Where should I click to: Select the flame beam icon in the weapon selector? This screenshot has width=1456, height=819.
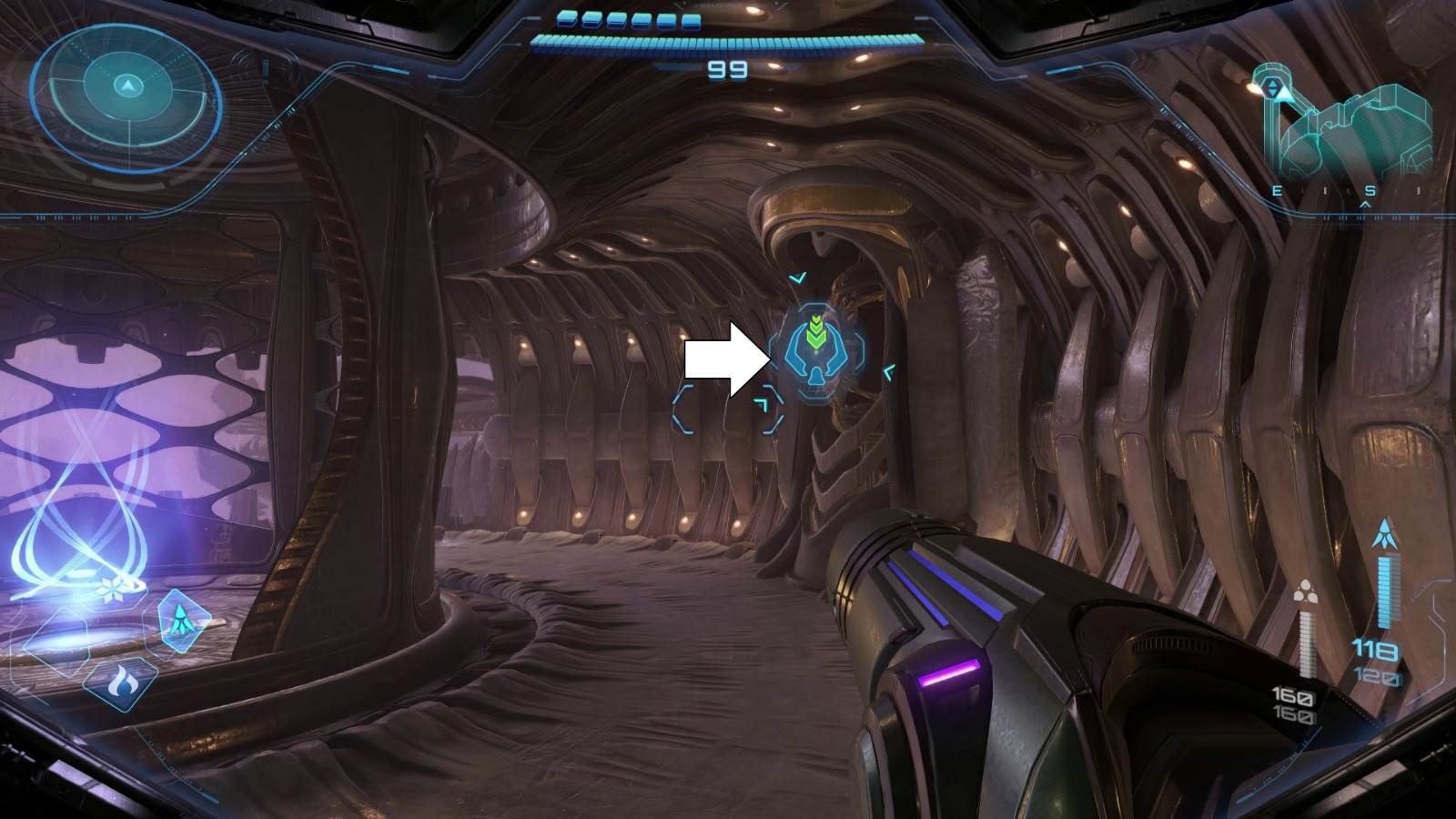pyautogui.click(x=121, y=684)
